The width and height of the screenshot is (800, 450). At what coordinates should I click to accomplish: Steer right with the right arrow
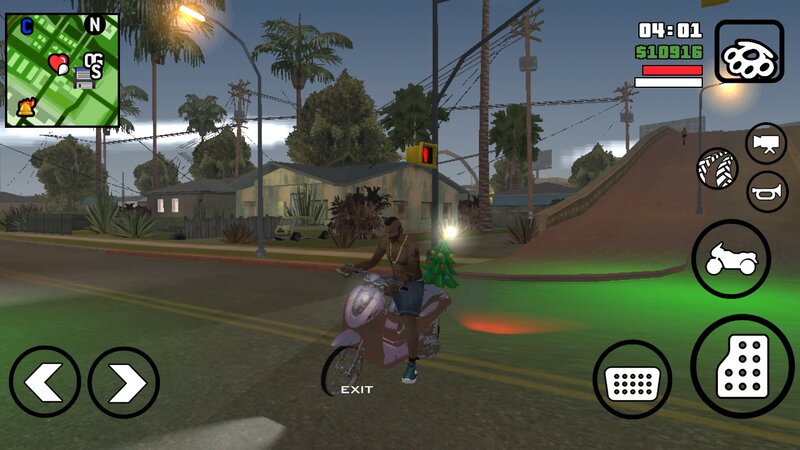point(124,382)
